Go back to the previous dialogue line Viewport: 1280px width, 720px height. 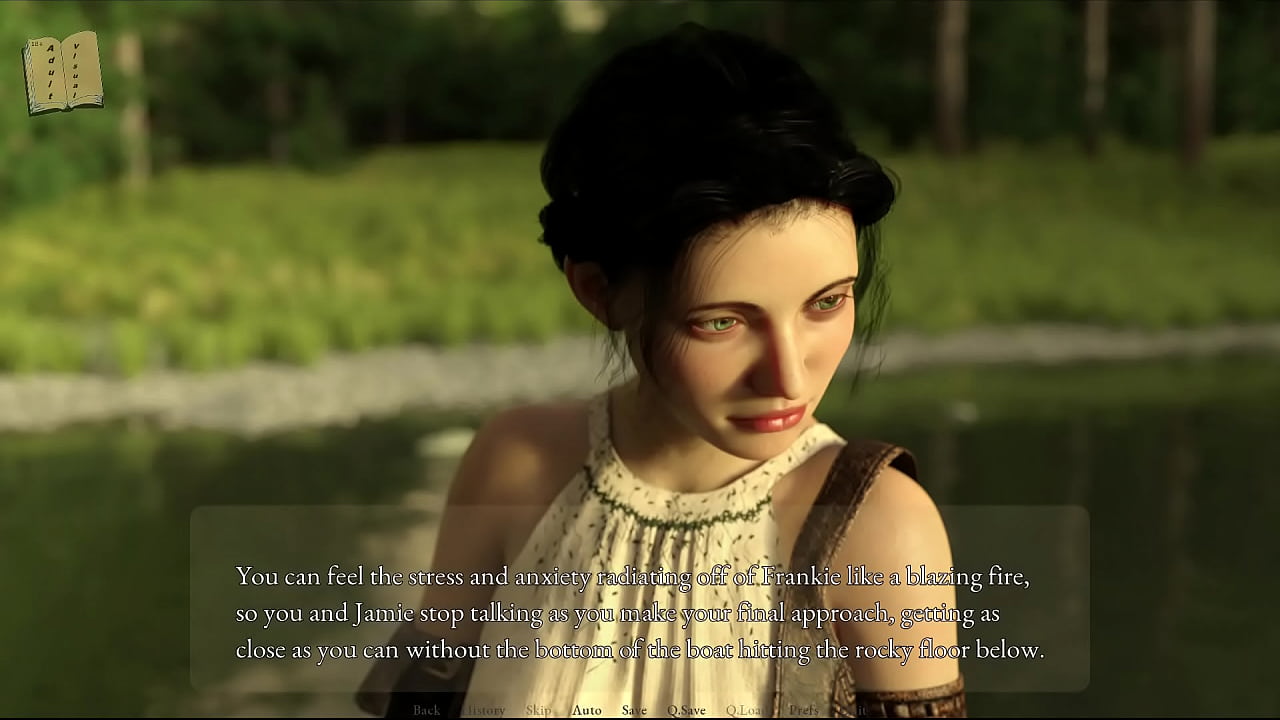pyautogui.click(x=426, y=710)
